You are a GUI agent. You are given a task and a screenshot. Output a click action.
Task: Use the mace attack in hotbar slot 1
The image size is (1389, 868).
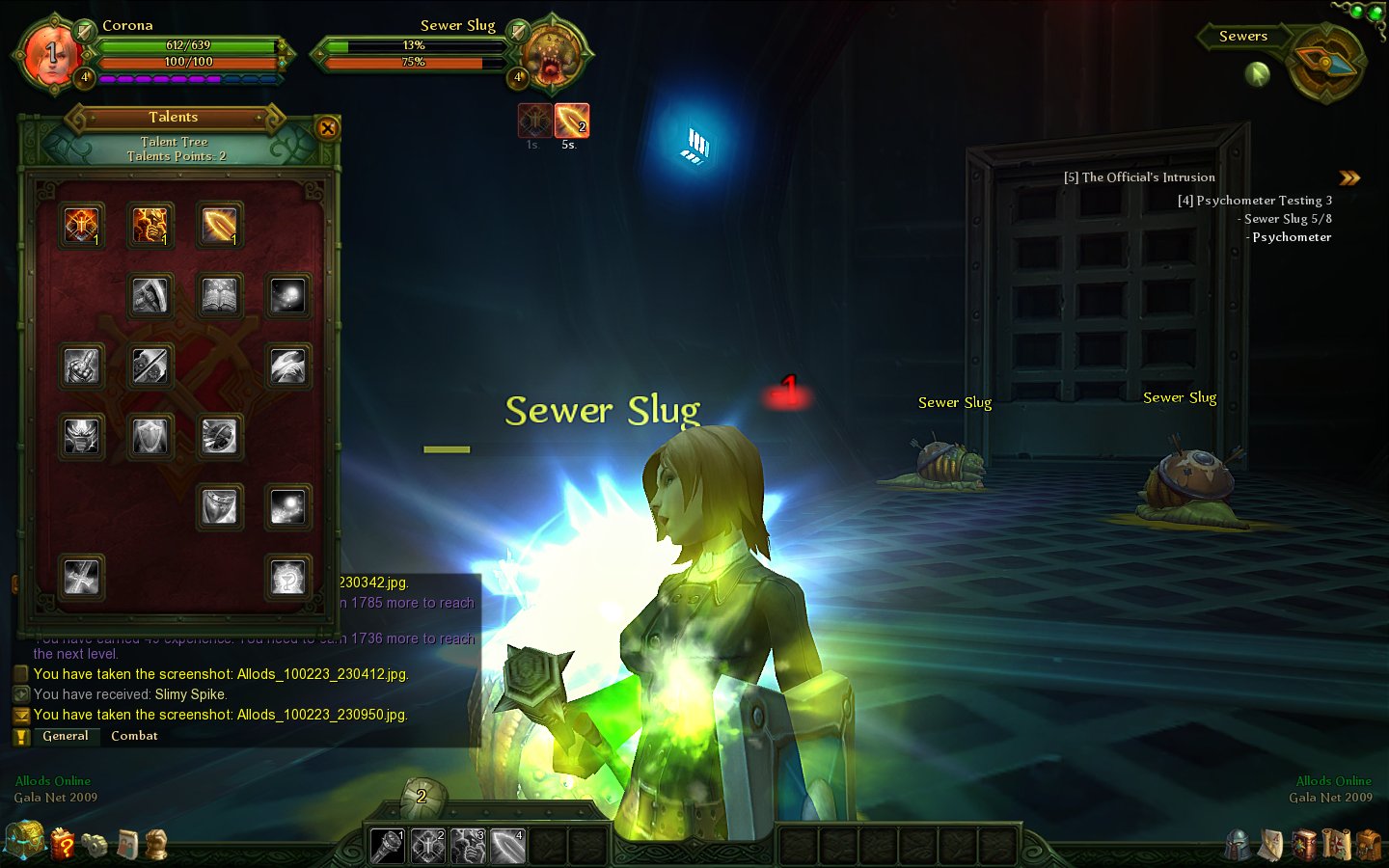[x=388, y=846]
